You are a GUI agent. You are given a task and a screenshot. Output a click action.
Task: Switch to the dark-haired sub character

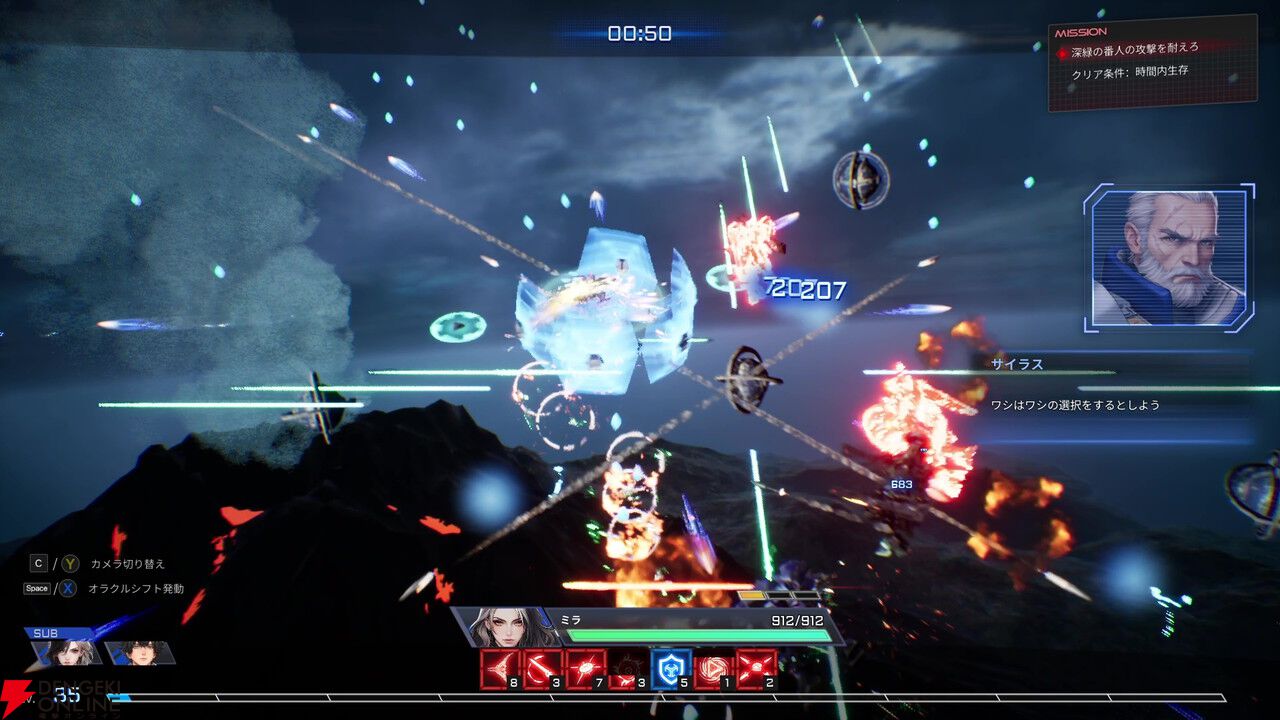[x=138, y=653]
